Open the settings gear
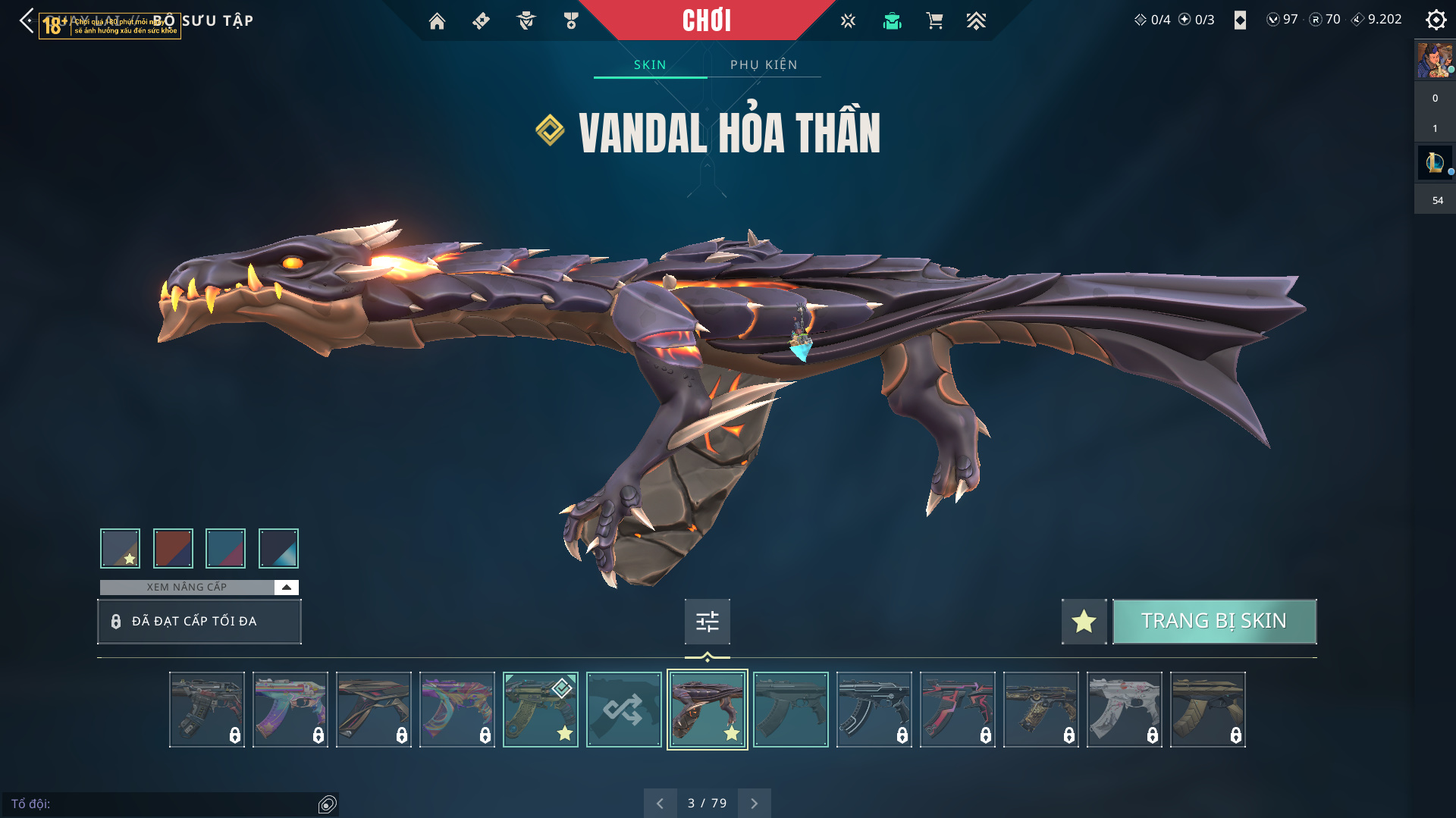The width and height of the screenshot is (1456, 818). point(1436,20)
